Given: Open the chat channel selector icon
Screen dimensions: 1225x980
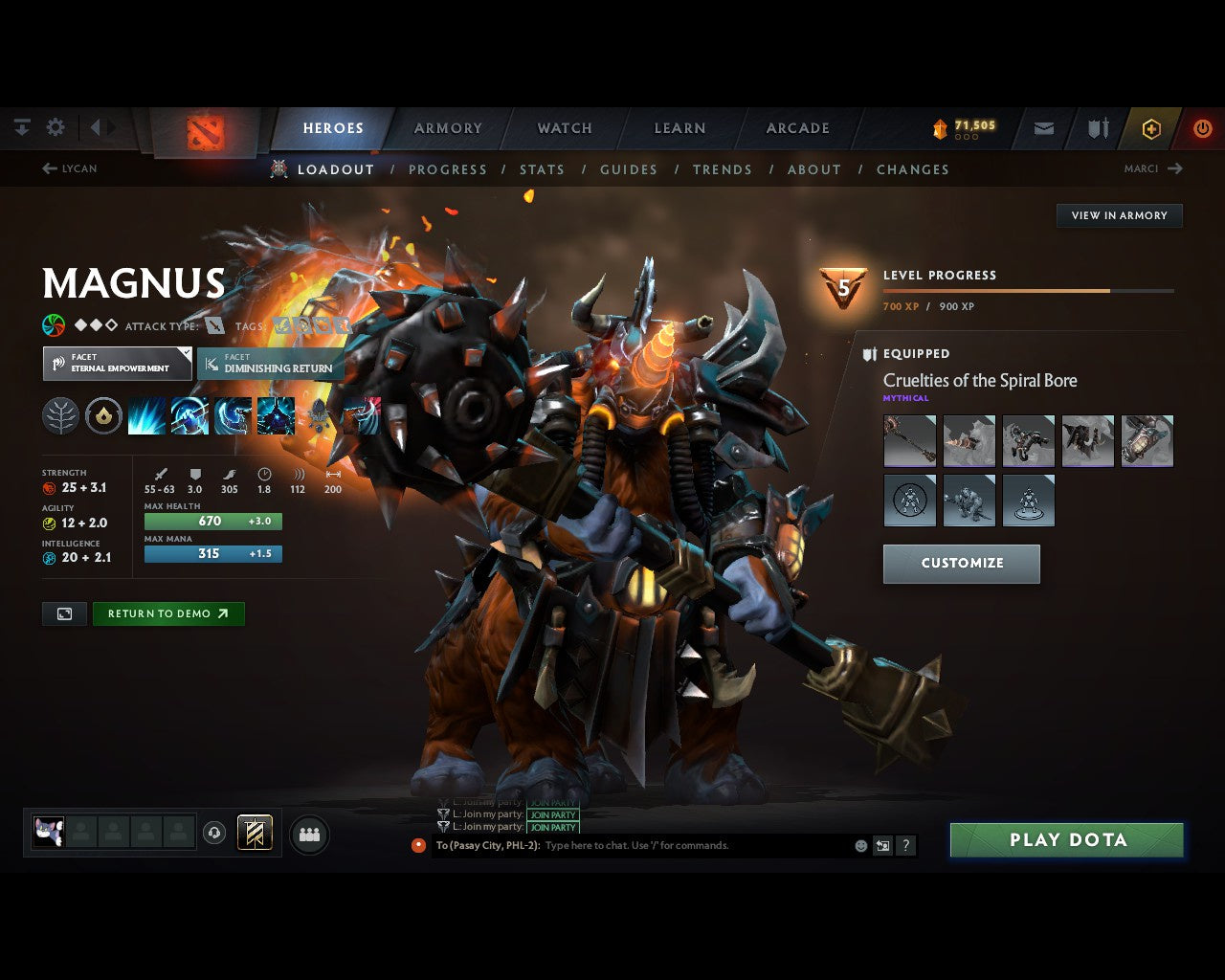Looking at the screenshot, I should [881, 846].
